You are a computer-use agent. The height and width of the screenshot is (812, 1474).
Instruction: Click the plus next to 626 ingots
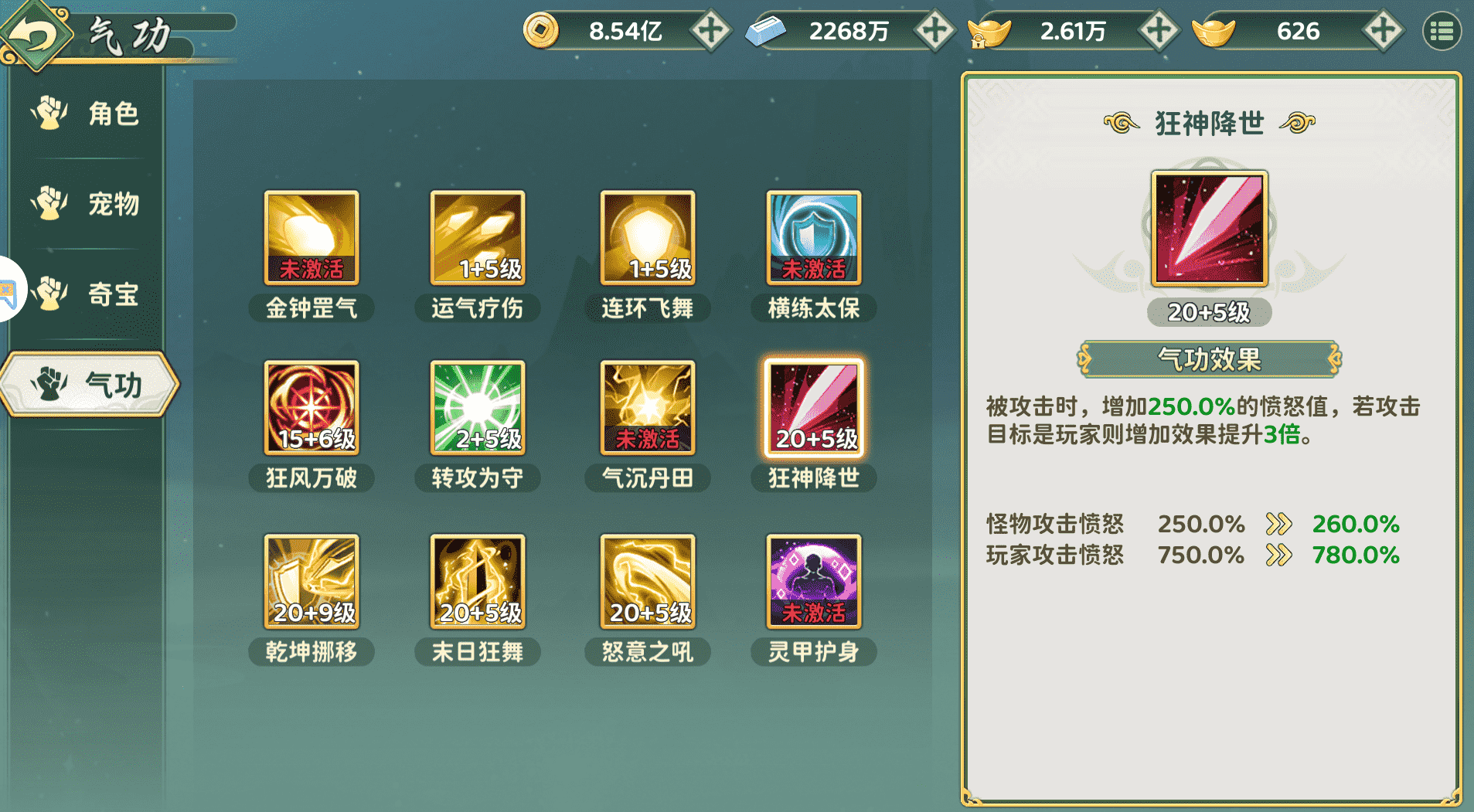click(x=1382, y=31)
